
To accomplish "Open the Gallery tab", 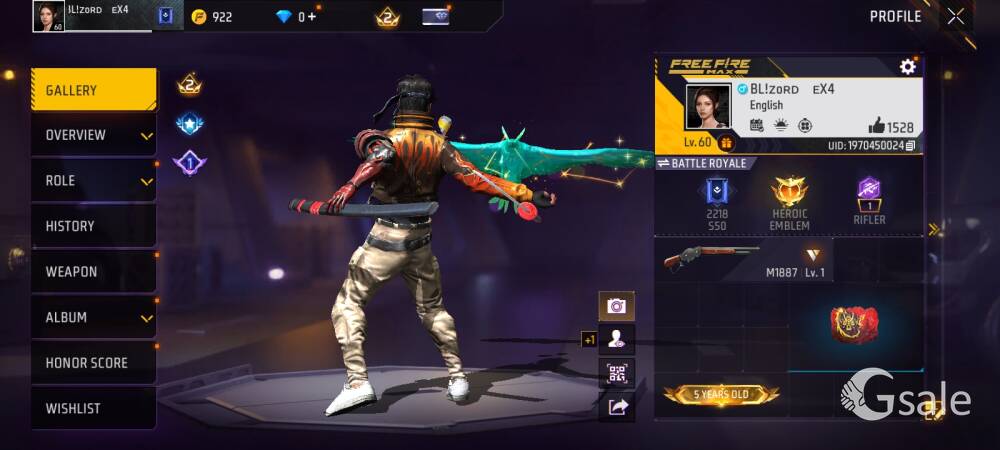I will click(x=93, y=90).
